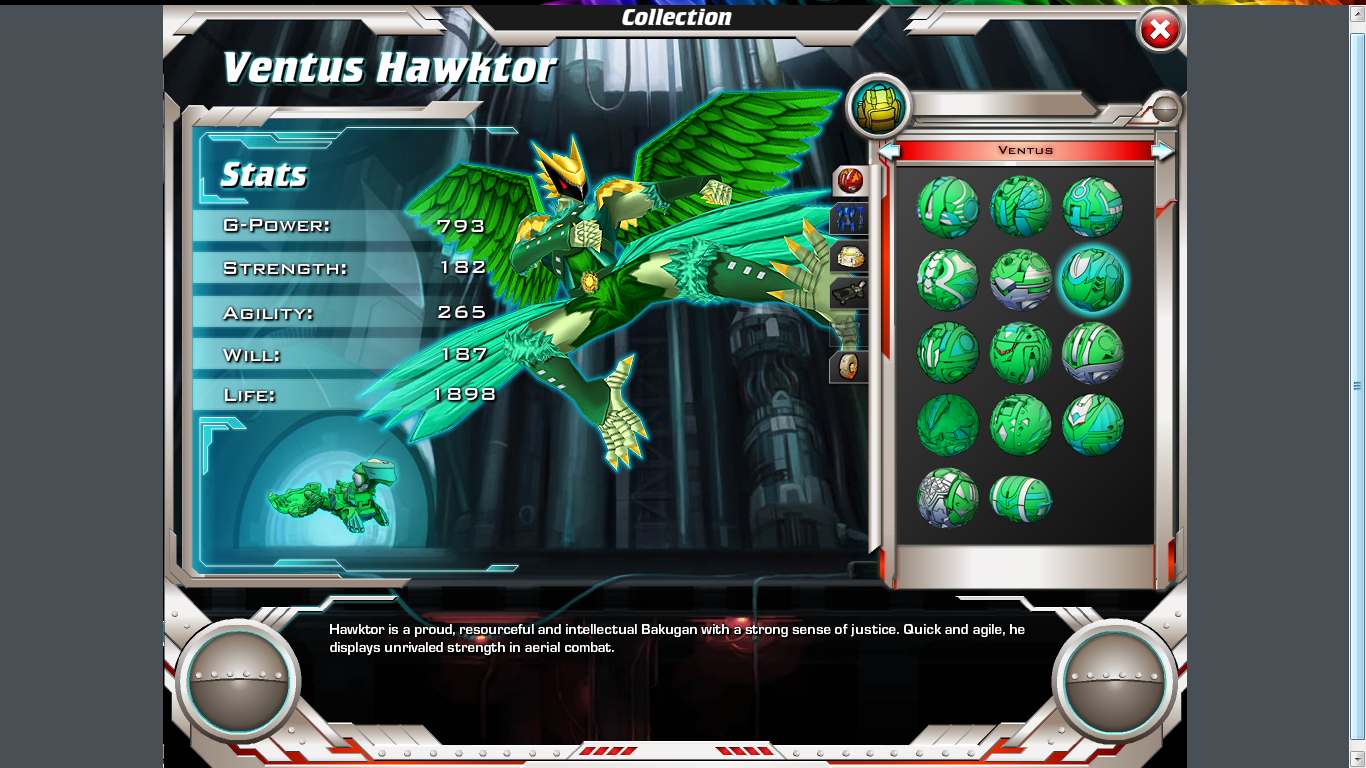Switch to the red Bakugan ball tab
This screenshot has height=768, width=1366.
[849, 181]
